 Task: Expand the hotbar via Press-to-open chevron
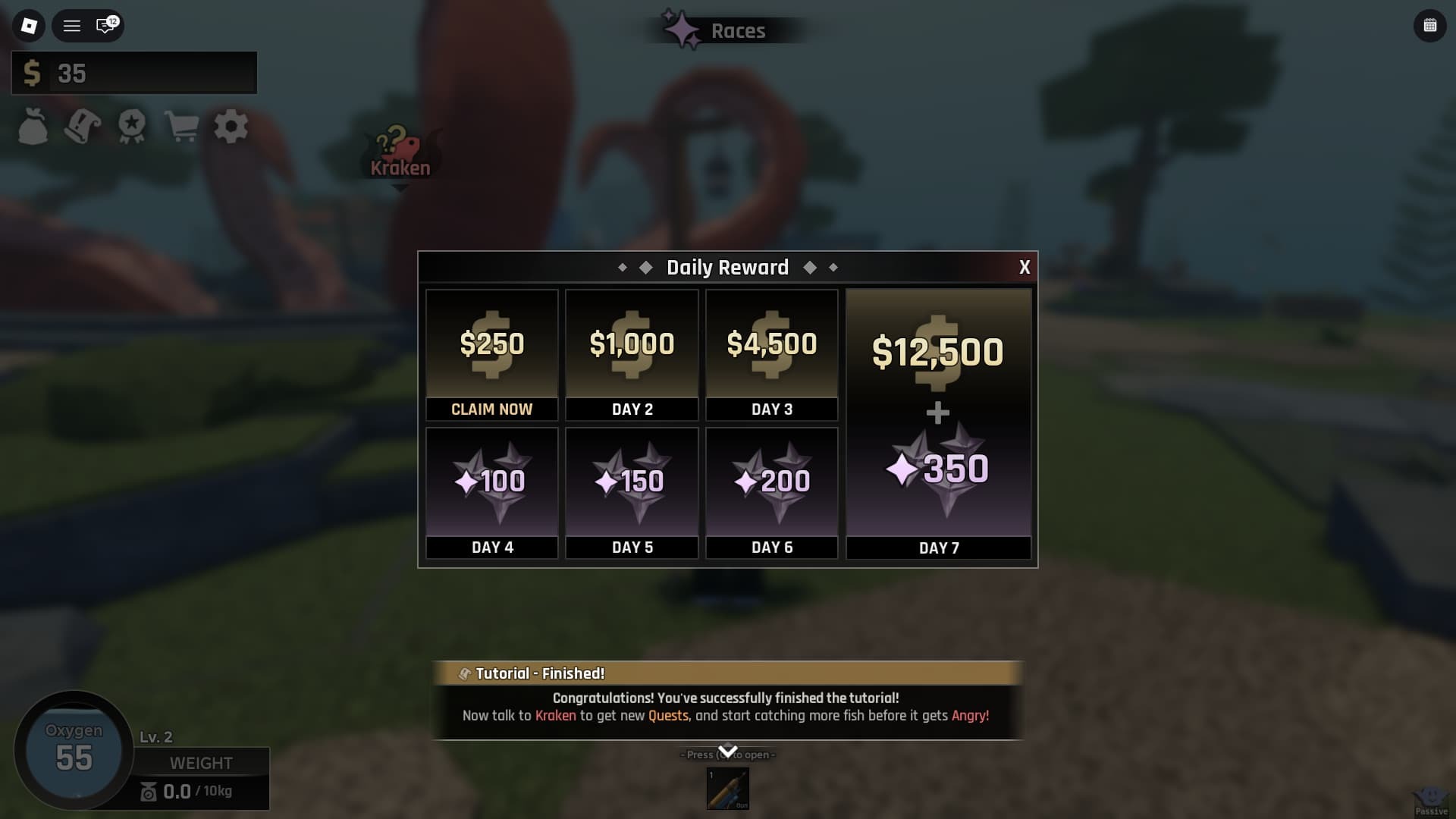point(727,752)
